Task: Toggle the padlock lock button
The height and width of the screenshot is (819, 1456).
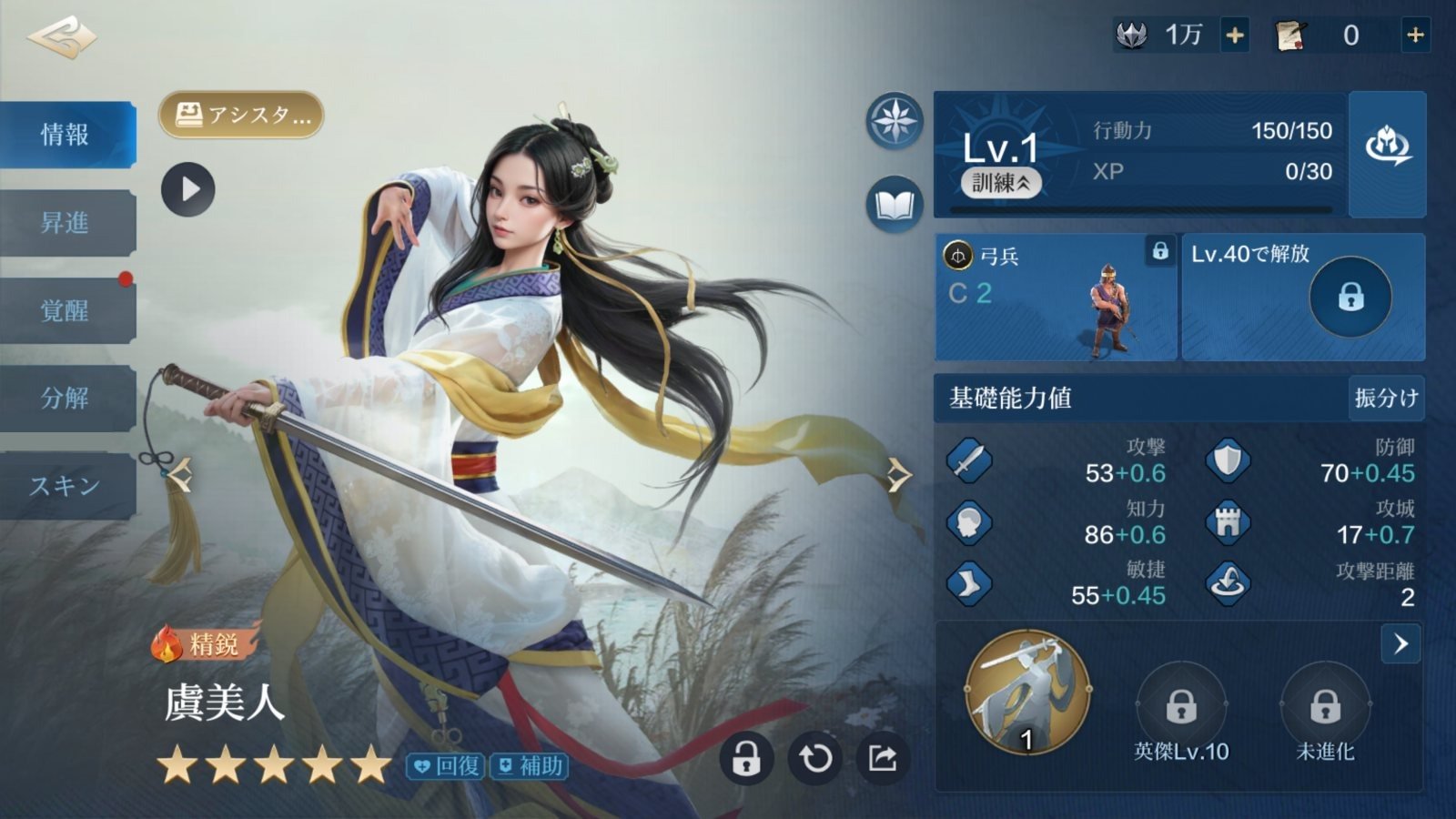Action: coord(746,758)
